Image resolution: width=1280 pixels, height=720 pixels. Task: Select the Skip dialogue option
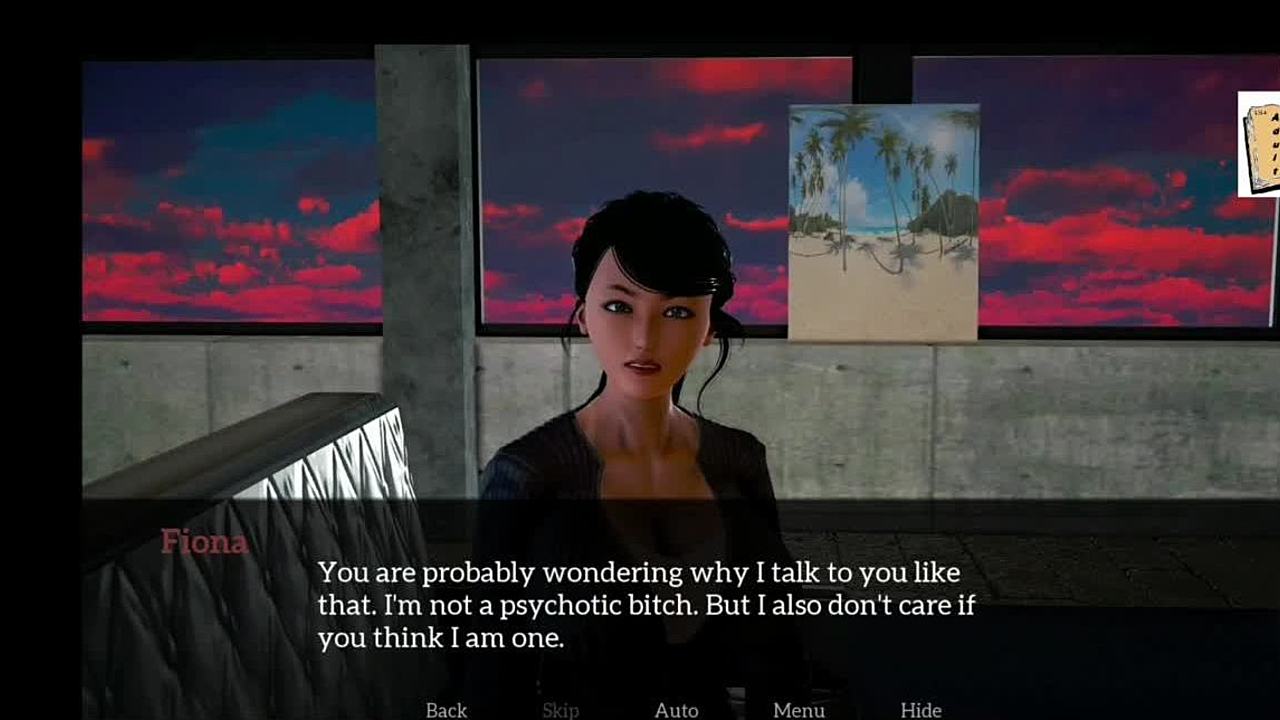(x=560, y=710)
